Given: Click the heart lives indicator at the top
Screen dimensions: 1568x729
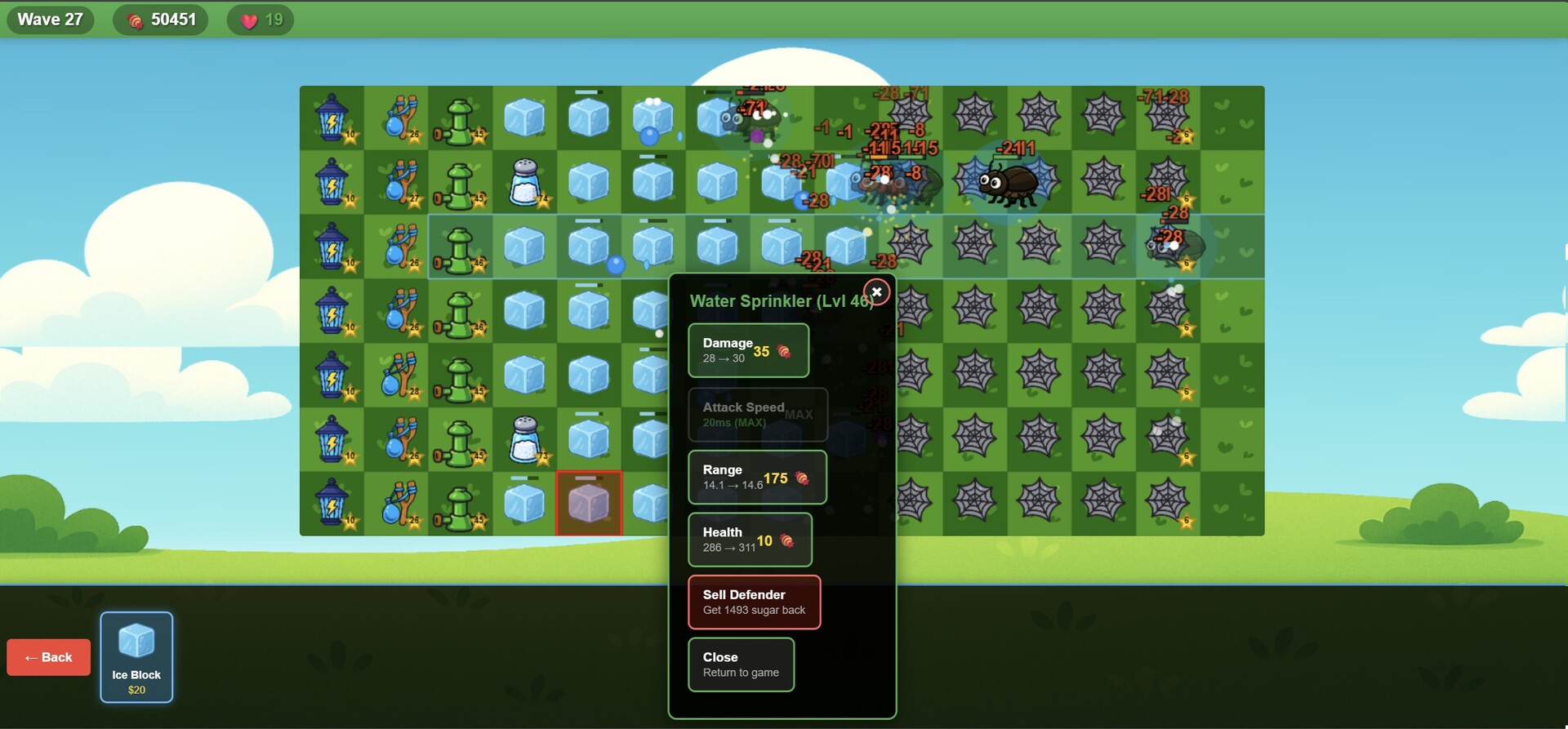Looking at the screenshot, I should coord(260,19).
